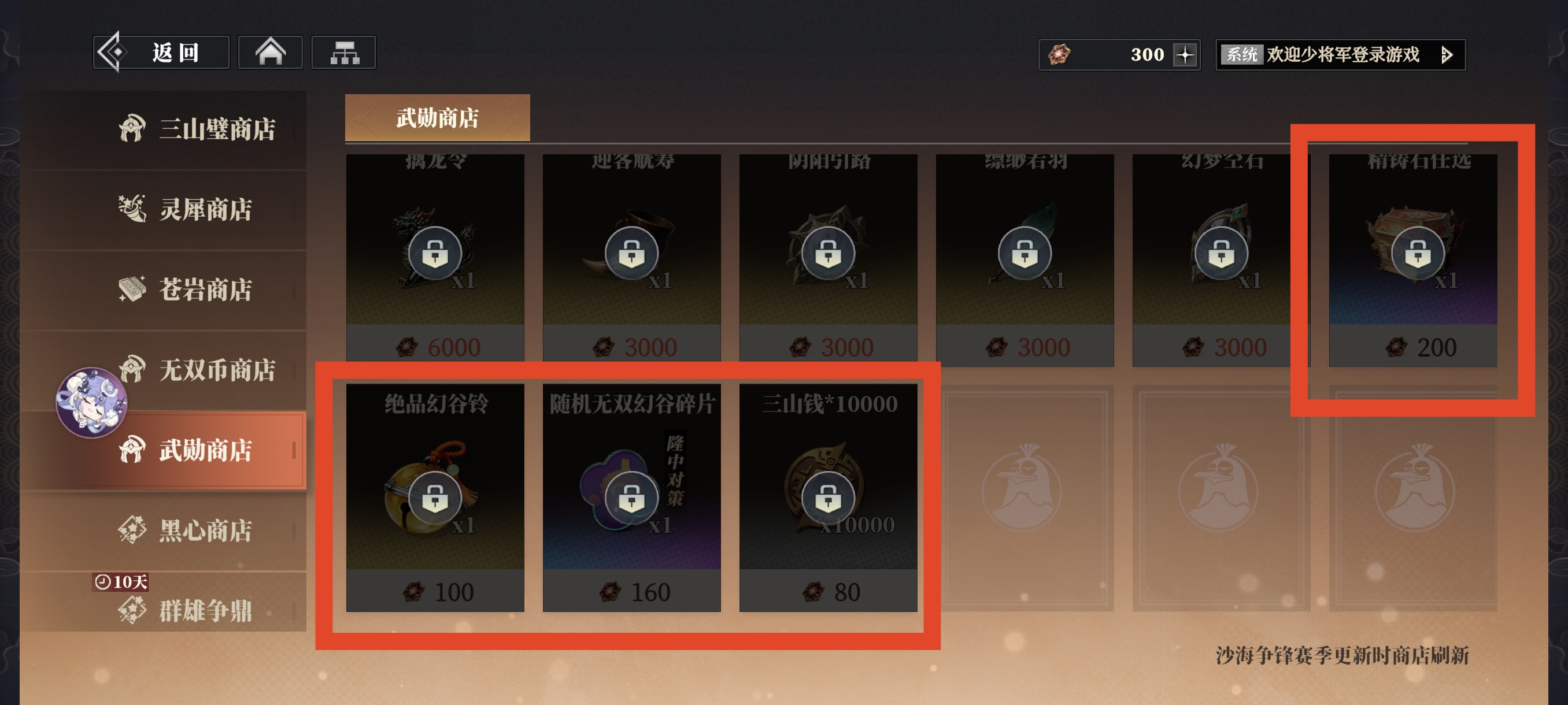Add more currency with plus button

[x=1185, y=55]
